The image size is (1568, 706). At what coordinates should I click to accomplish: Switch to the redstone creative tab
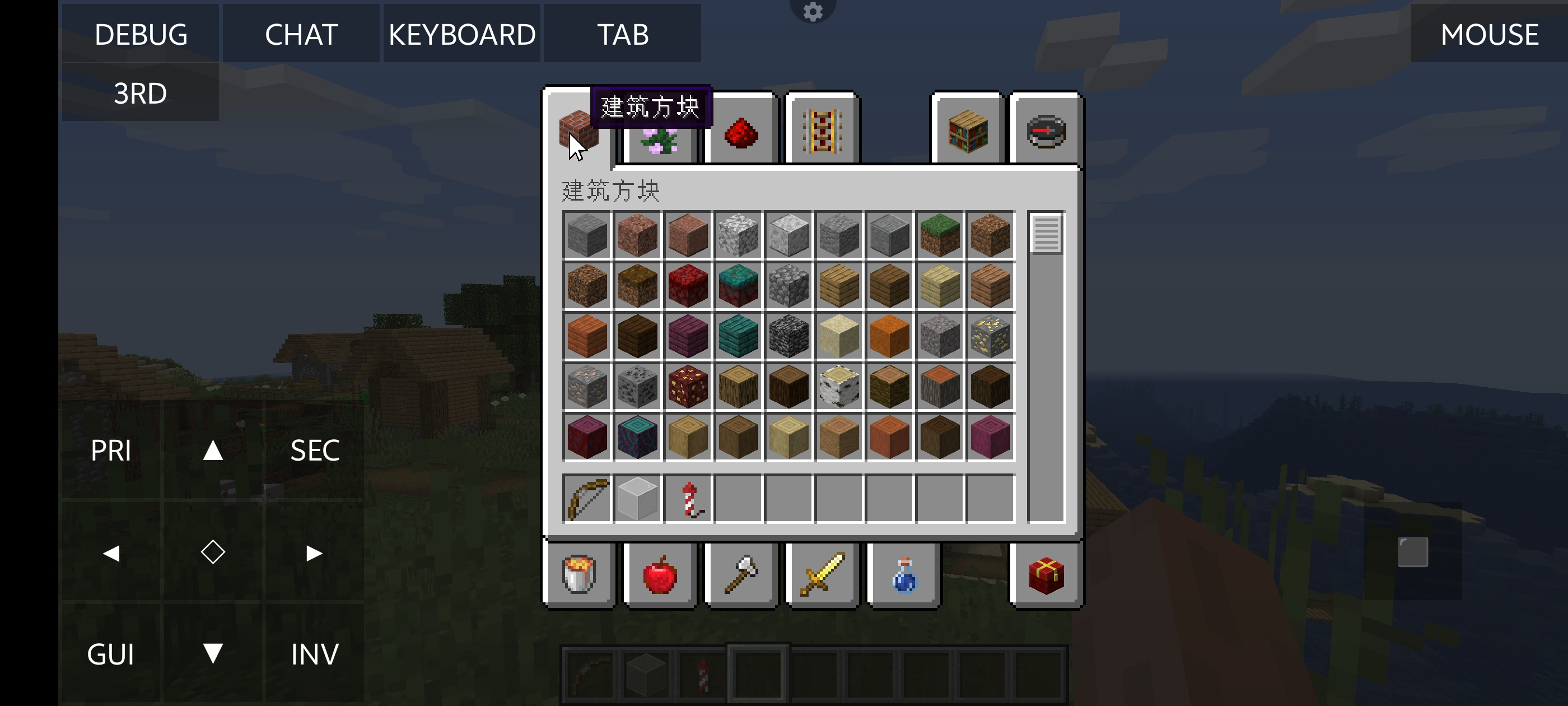[x=741, y=132]
